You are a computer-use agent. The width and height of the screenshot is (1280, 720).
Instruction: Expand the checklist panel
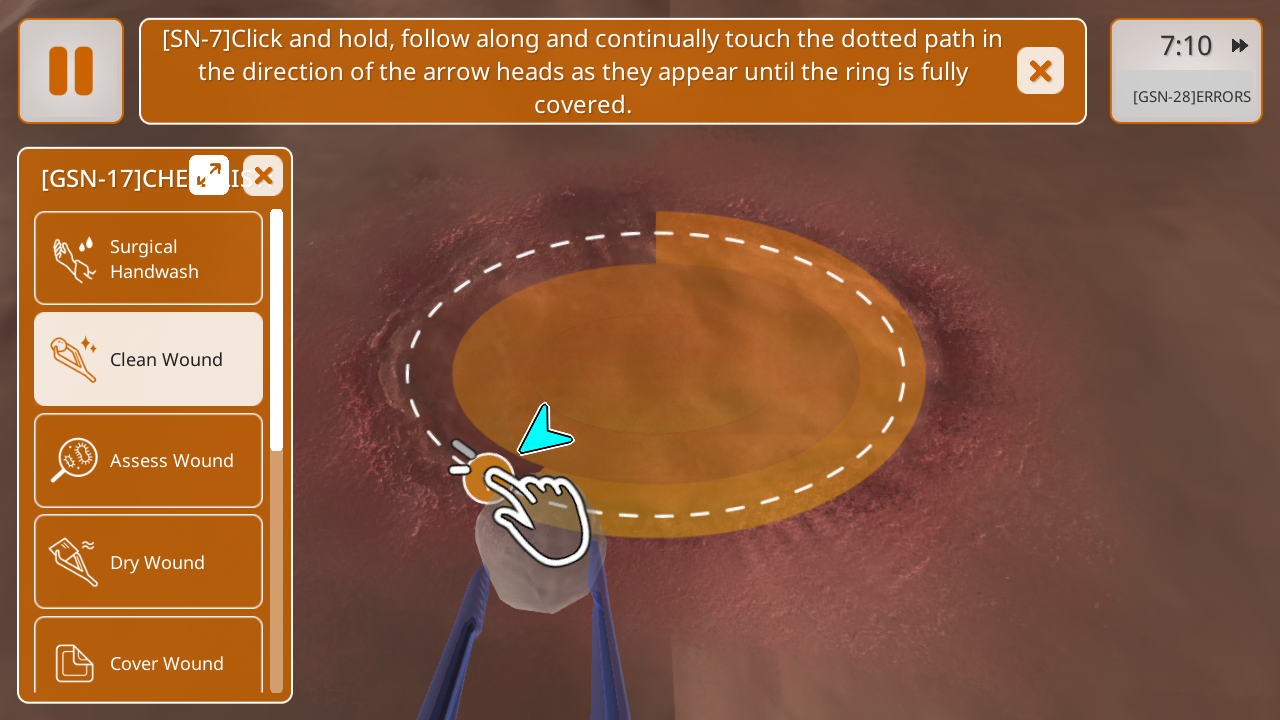209,176
